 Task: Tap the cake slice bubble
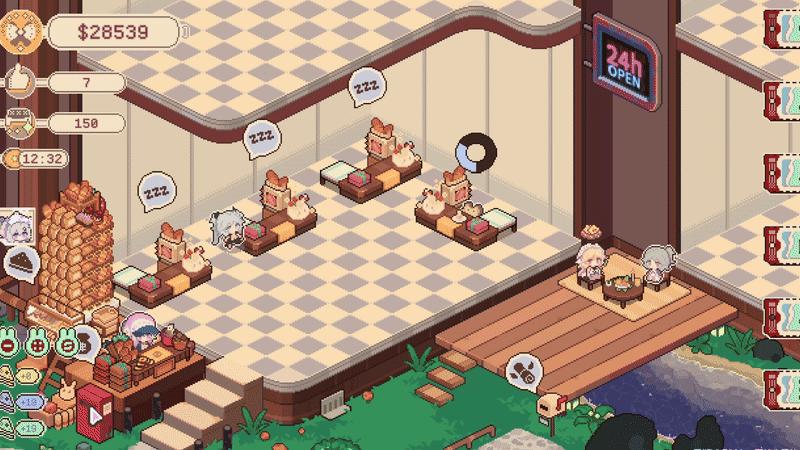[23, 264]
